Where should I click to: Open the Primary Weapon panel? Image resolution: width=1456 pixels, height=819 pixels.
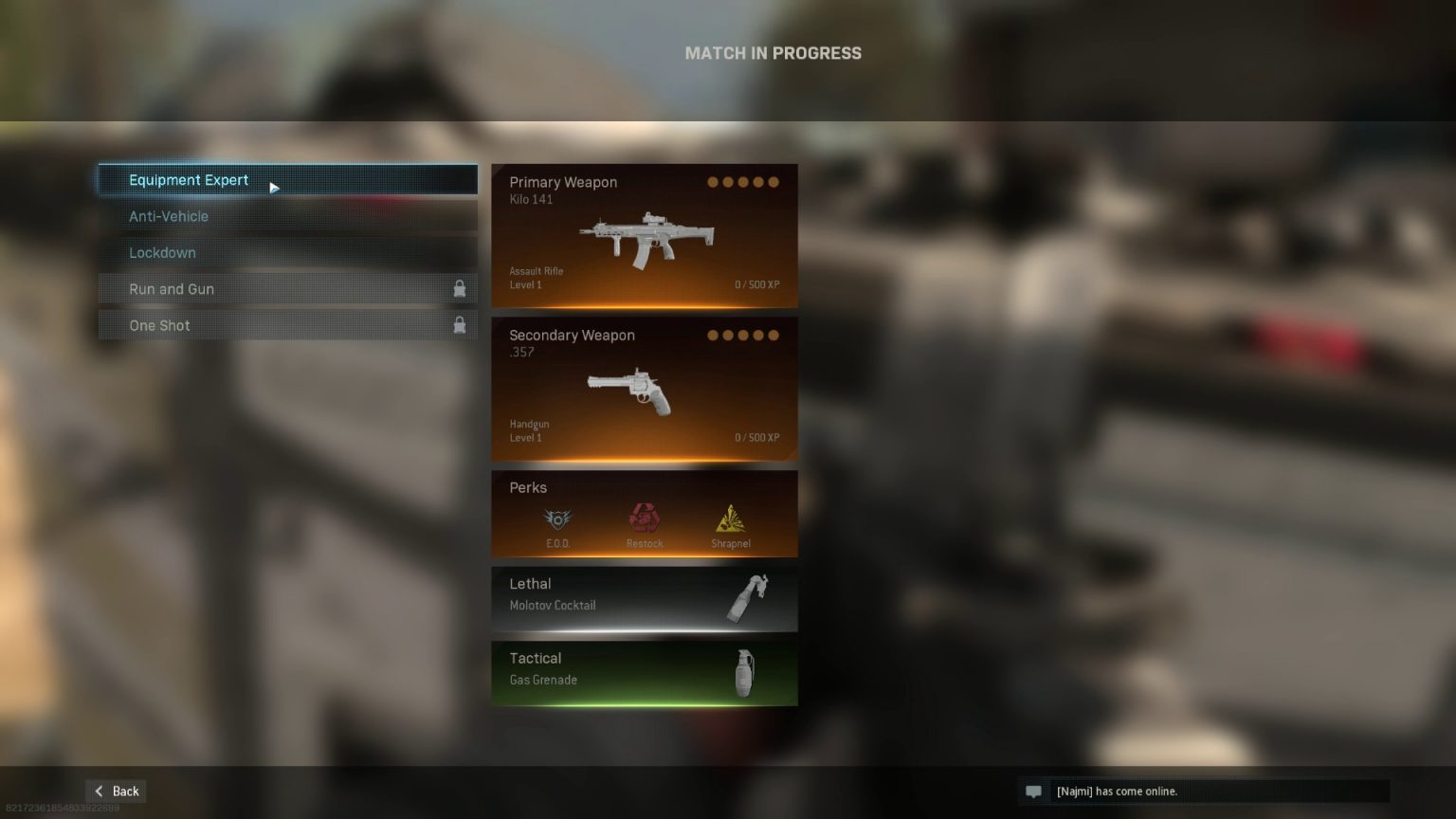tap(645, 236)
